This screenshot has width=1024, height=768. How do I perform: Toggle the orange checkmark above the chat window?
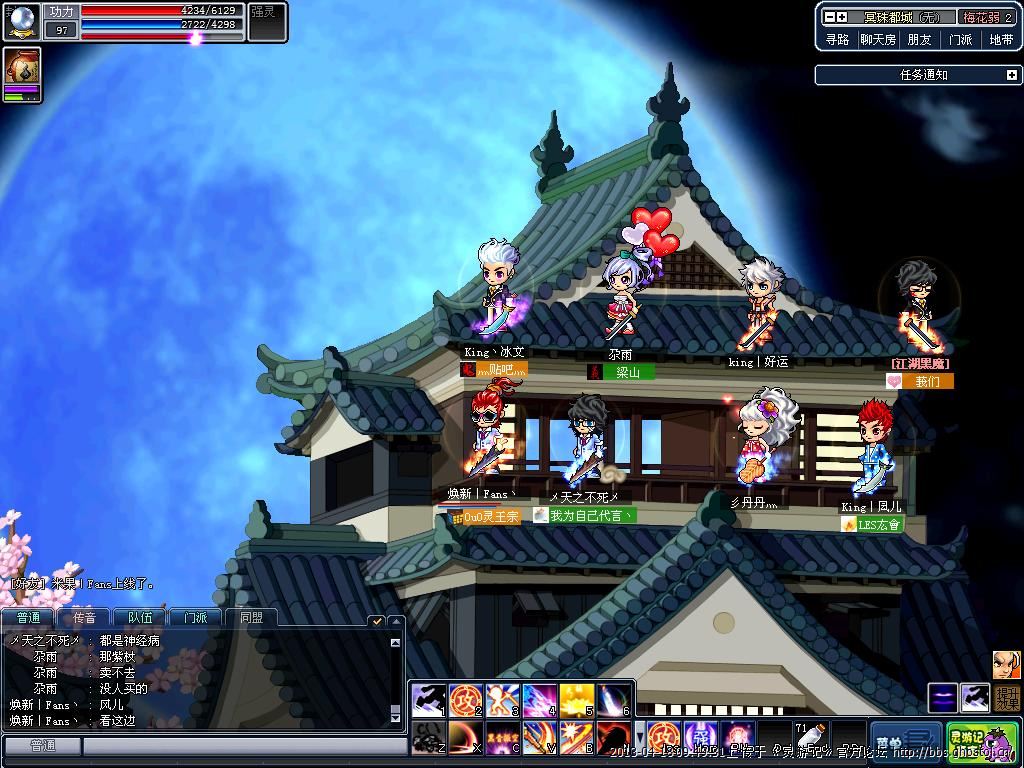tap(377, 621)
